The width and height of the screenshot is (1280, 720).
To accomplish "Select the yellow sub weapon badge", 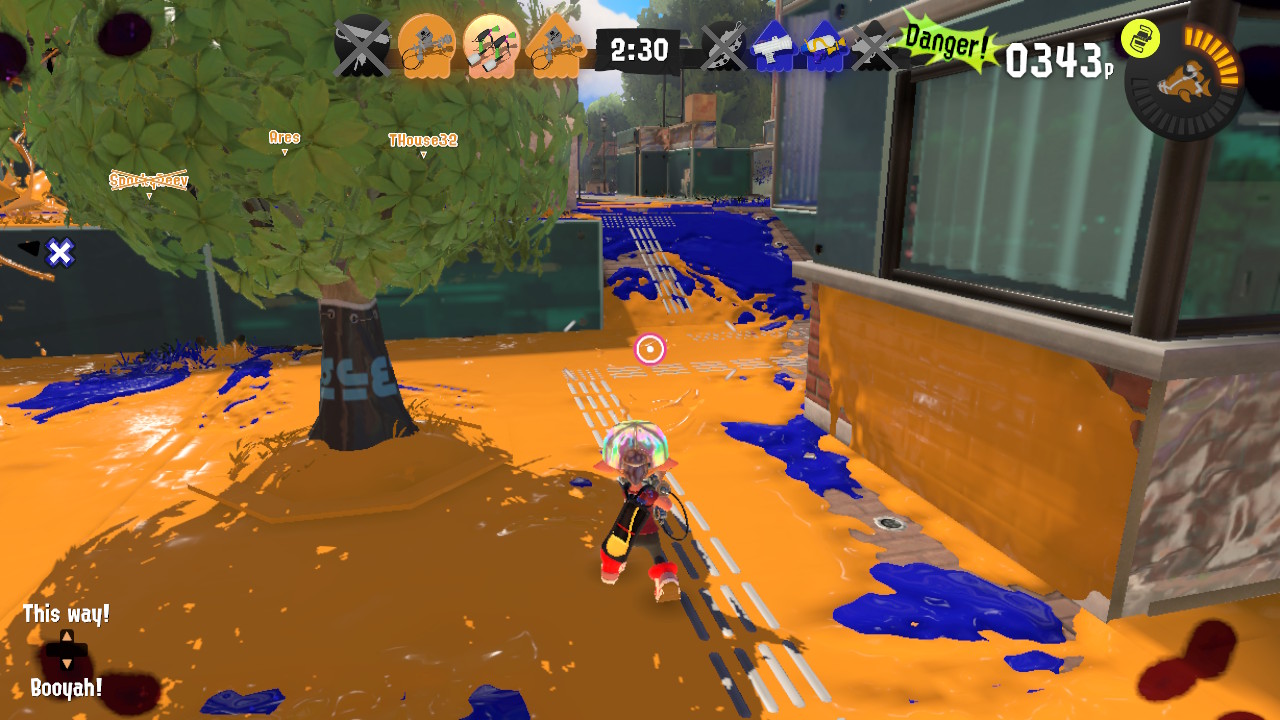I will click(x=1140, y=38).
